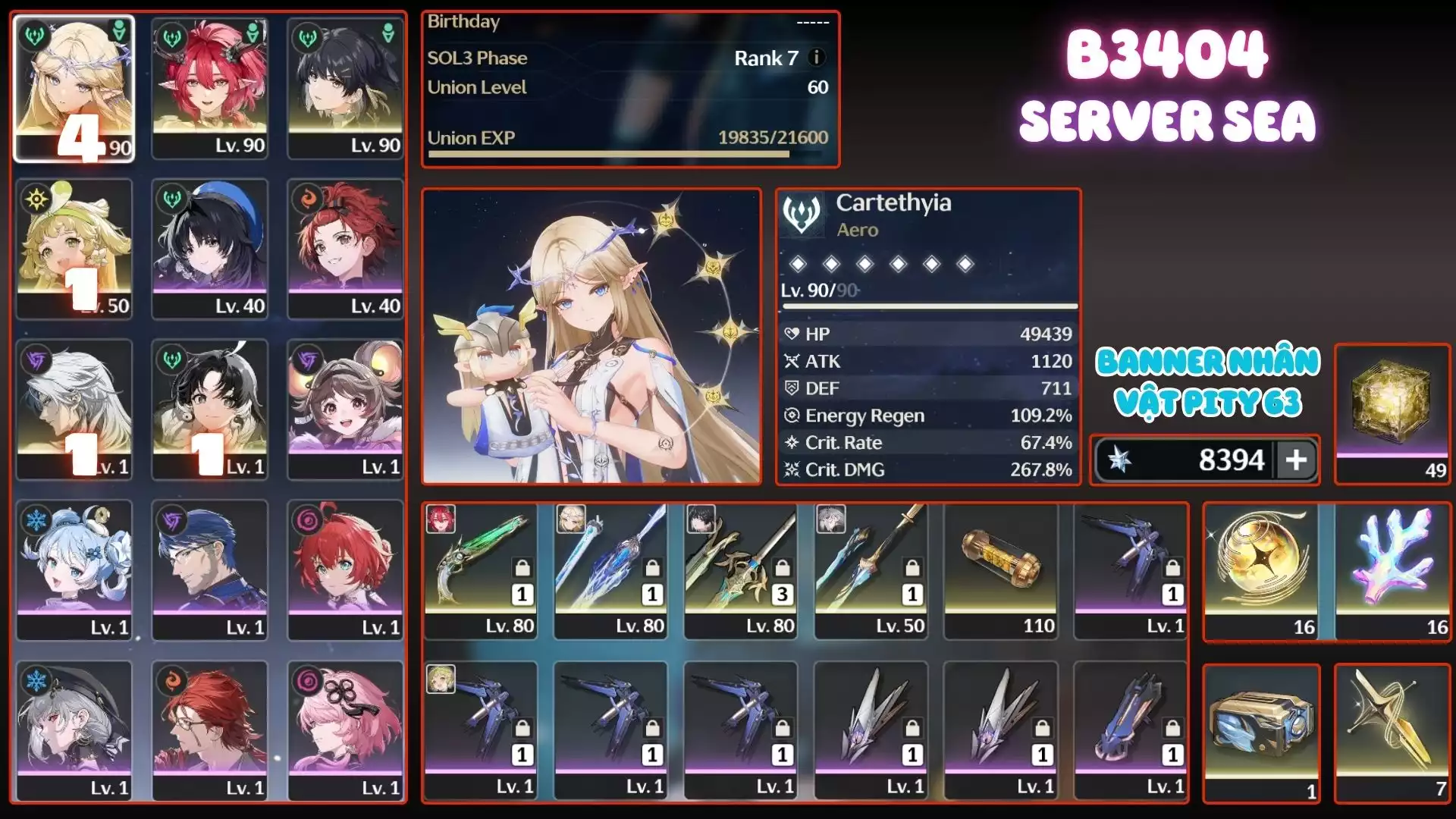
Task: Open the golden orb item slot
Action: coord(1260,572)
